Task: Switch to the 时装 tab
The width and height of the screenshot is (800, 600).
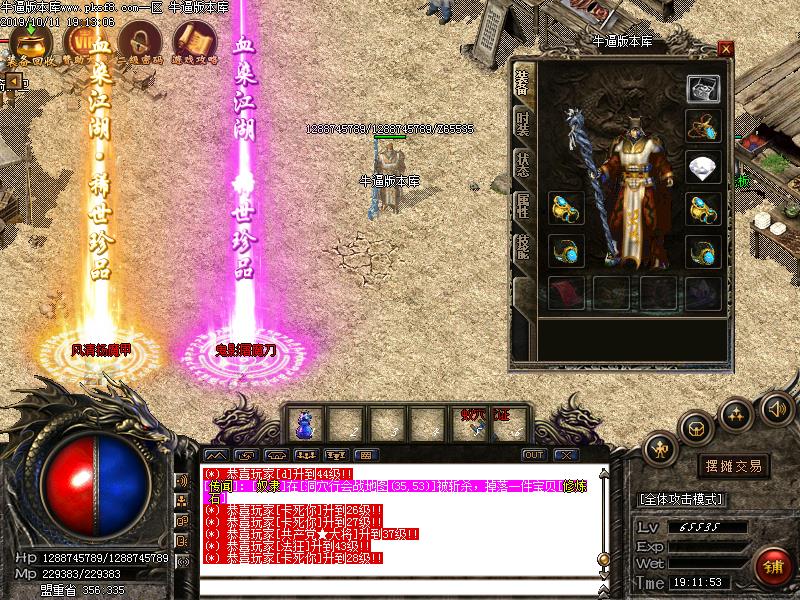Action: (x=522, y=125)
